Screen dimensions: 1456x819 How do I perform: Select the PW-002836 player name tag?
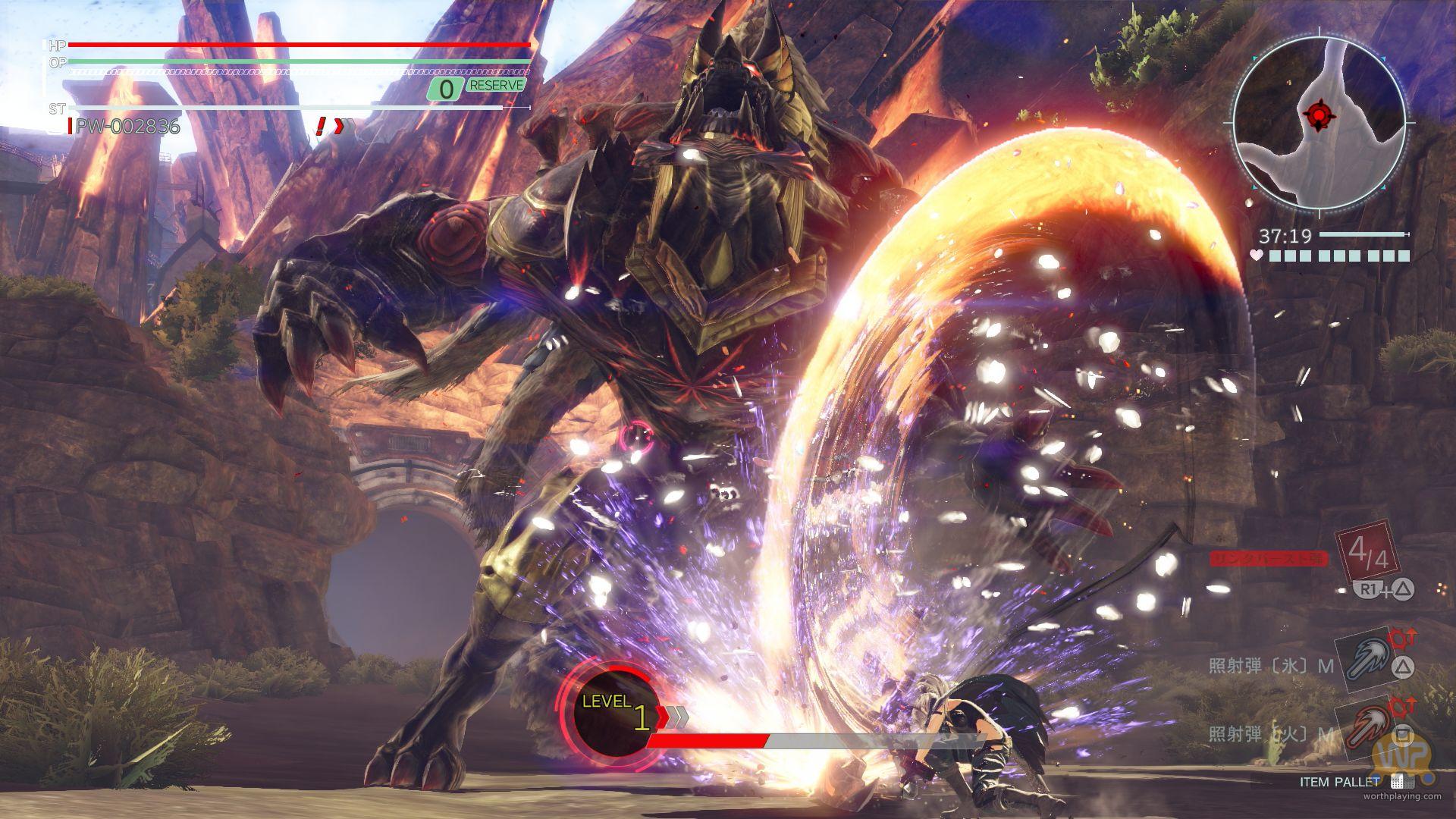pyautogui.click(x=127, y=126)
